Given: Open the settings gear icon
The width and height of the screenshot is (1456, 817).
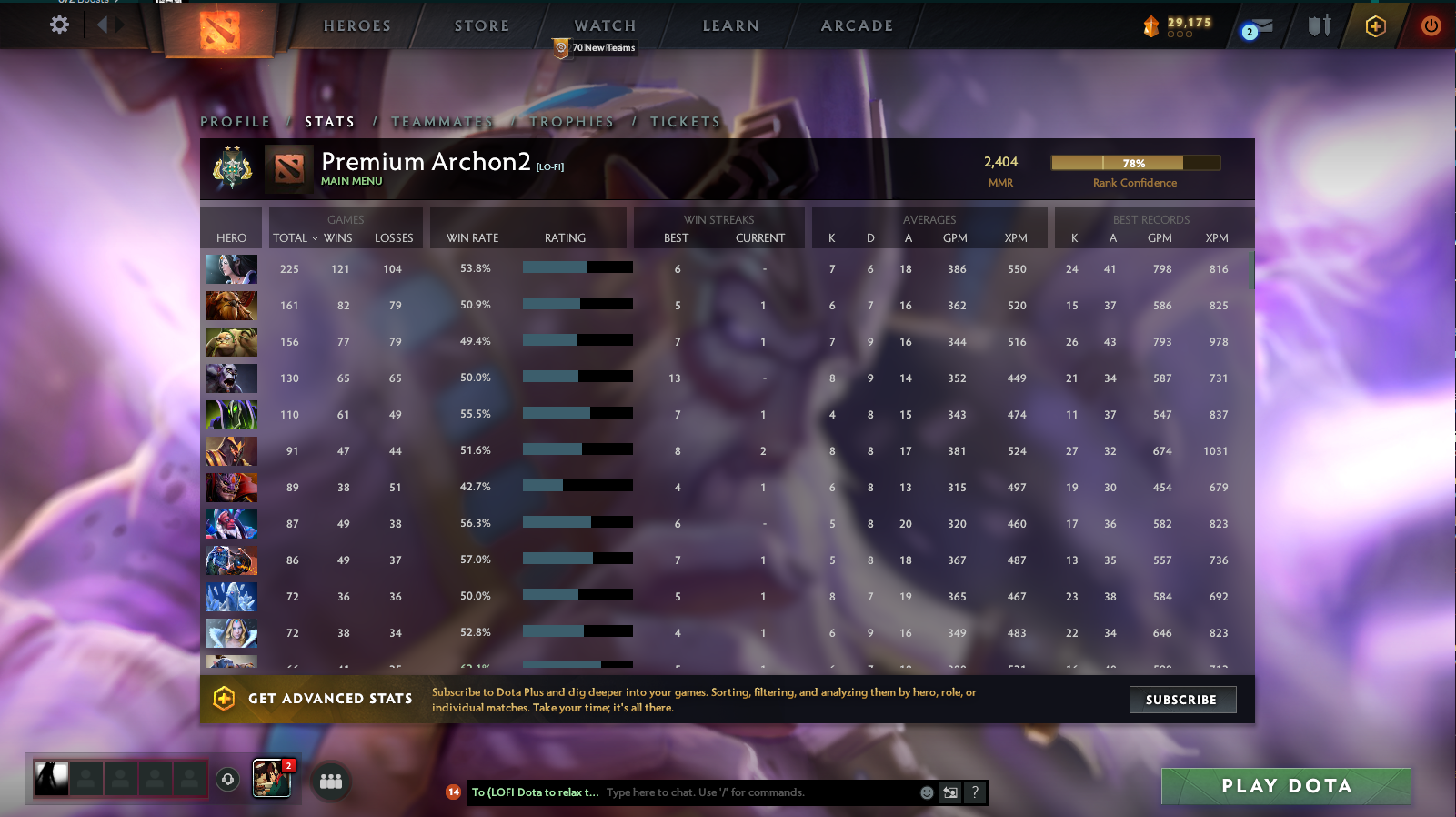Looking at the screenshot, I should 59,25.
